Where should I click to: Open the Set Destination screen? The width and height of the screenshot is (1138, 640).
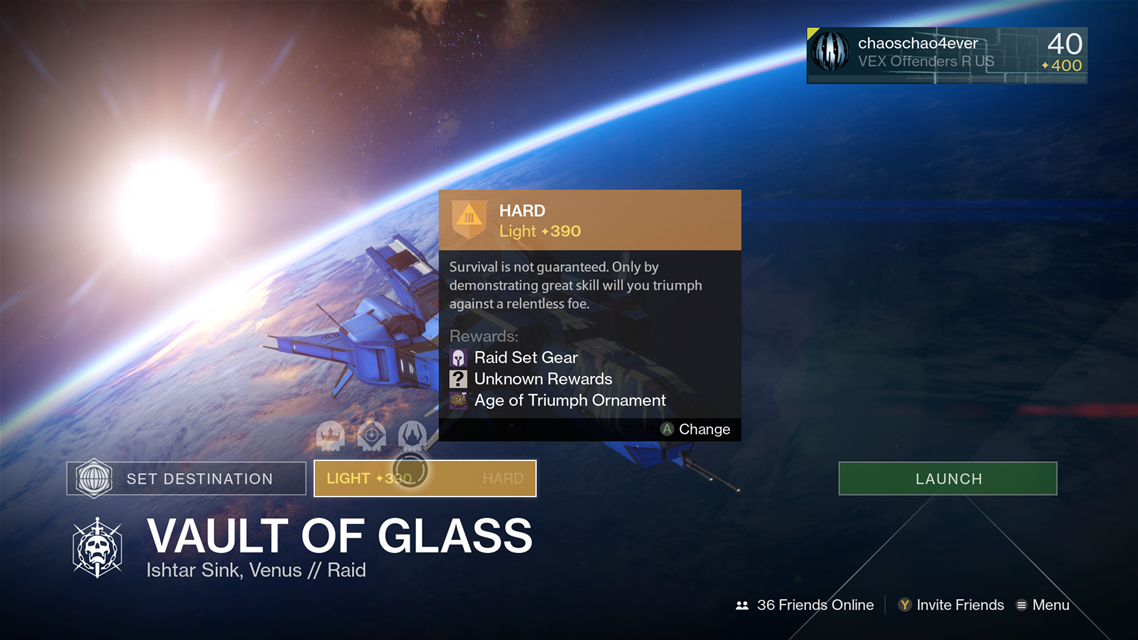click(186, 479)
